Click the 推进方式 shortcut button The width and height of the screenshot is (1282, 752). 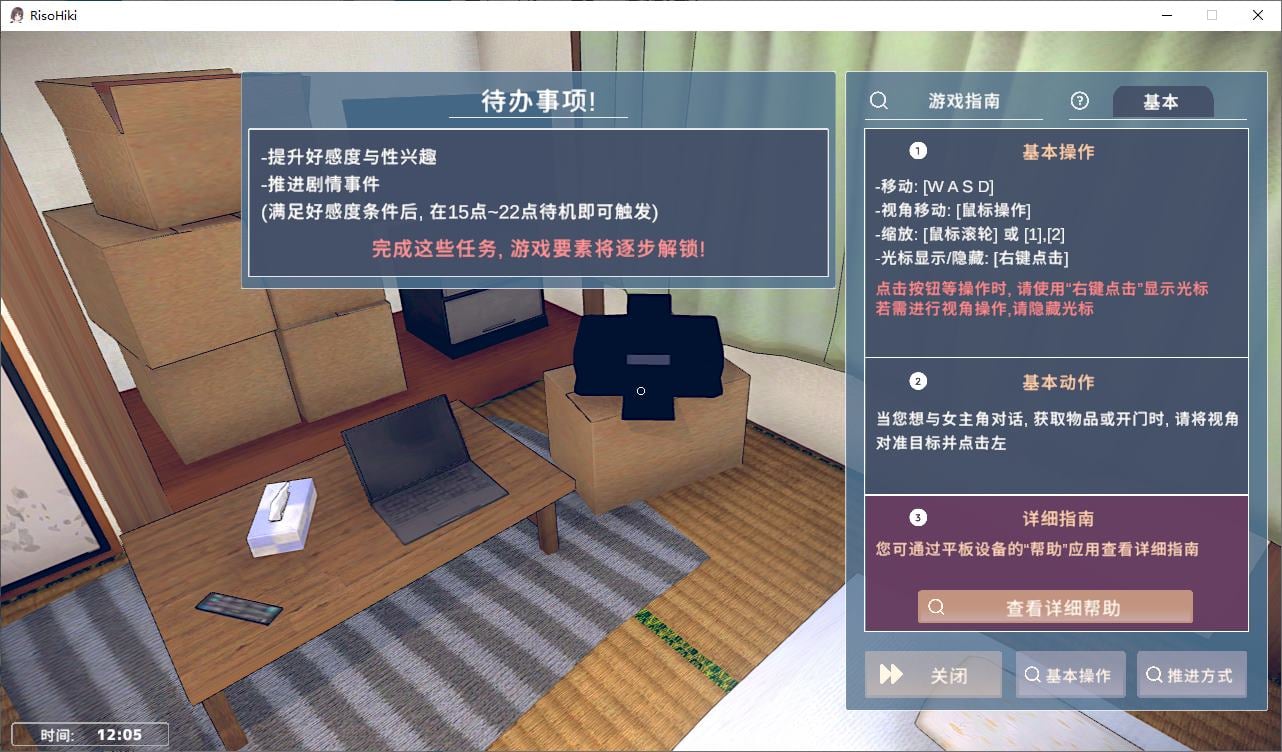[1192, 675]
